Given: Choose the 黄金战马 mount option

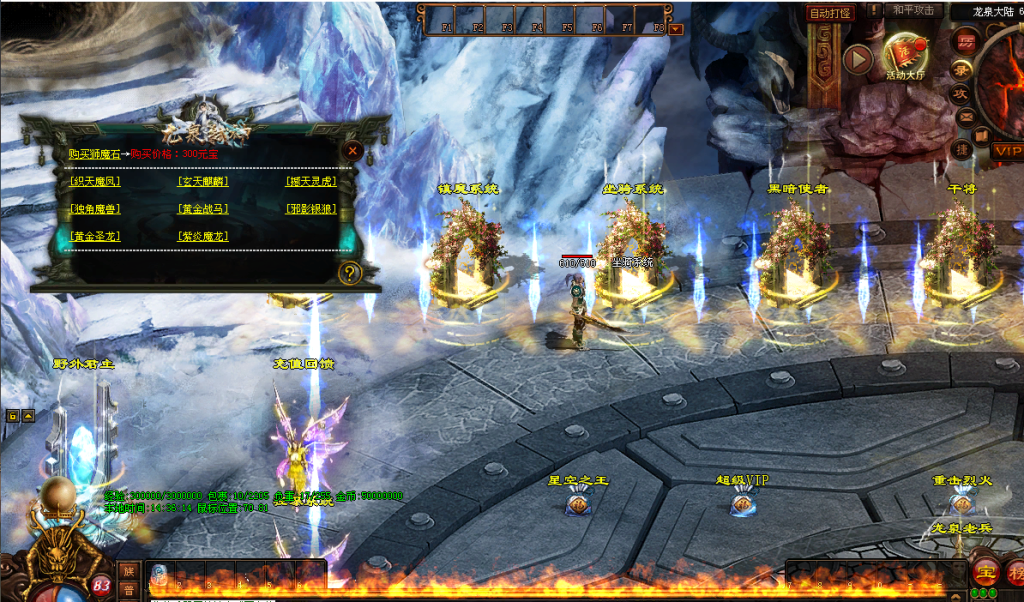Looking at the screenshot, I should 202,209.
